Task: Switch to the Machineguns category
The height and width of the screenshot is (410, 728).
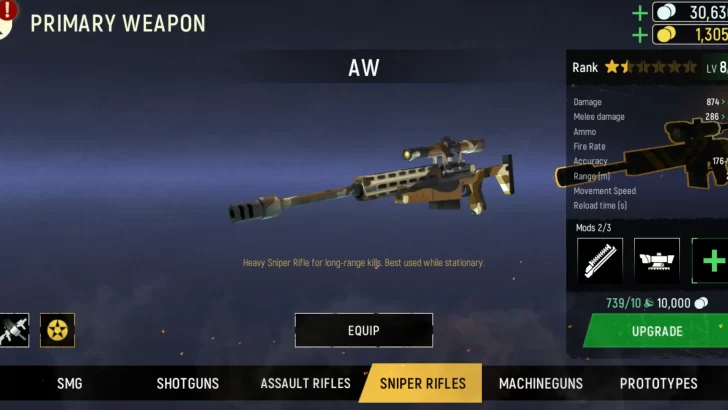Action: pyautogui.click(x=541, y=383)
